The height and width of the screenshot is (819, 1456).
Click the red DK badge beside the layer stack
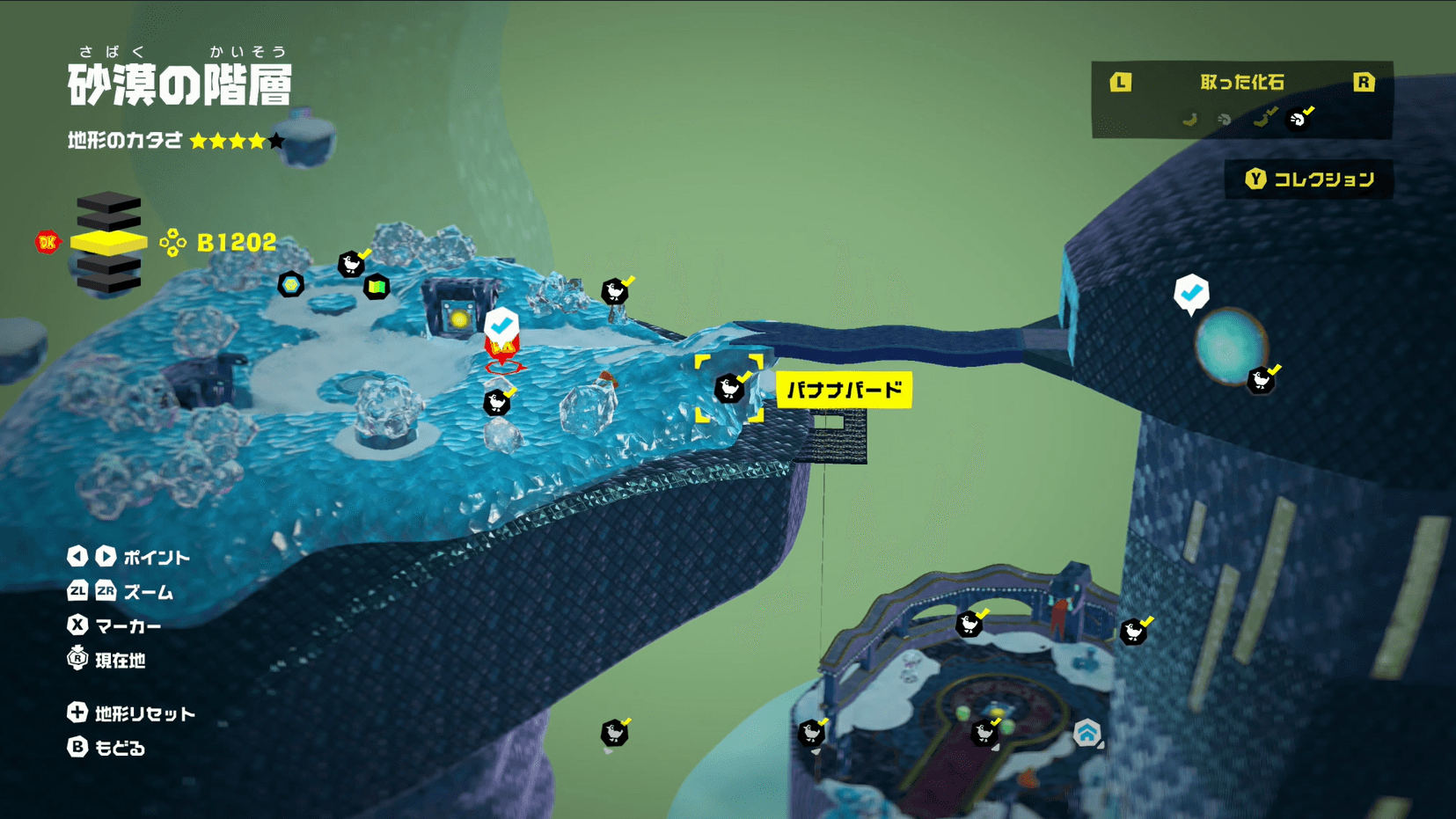click(48, 242)
